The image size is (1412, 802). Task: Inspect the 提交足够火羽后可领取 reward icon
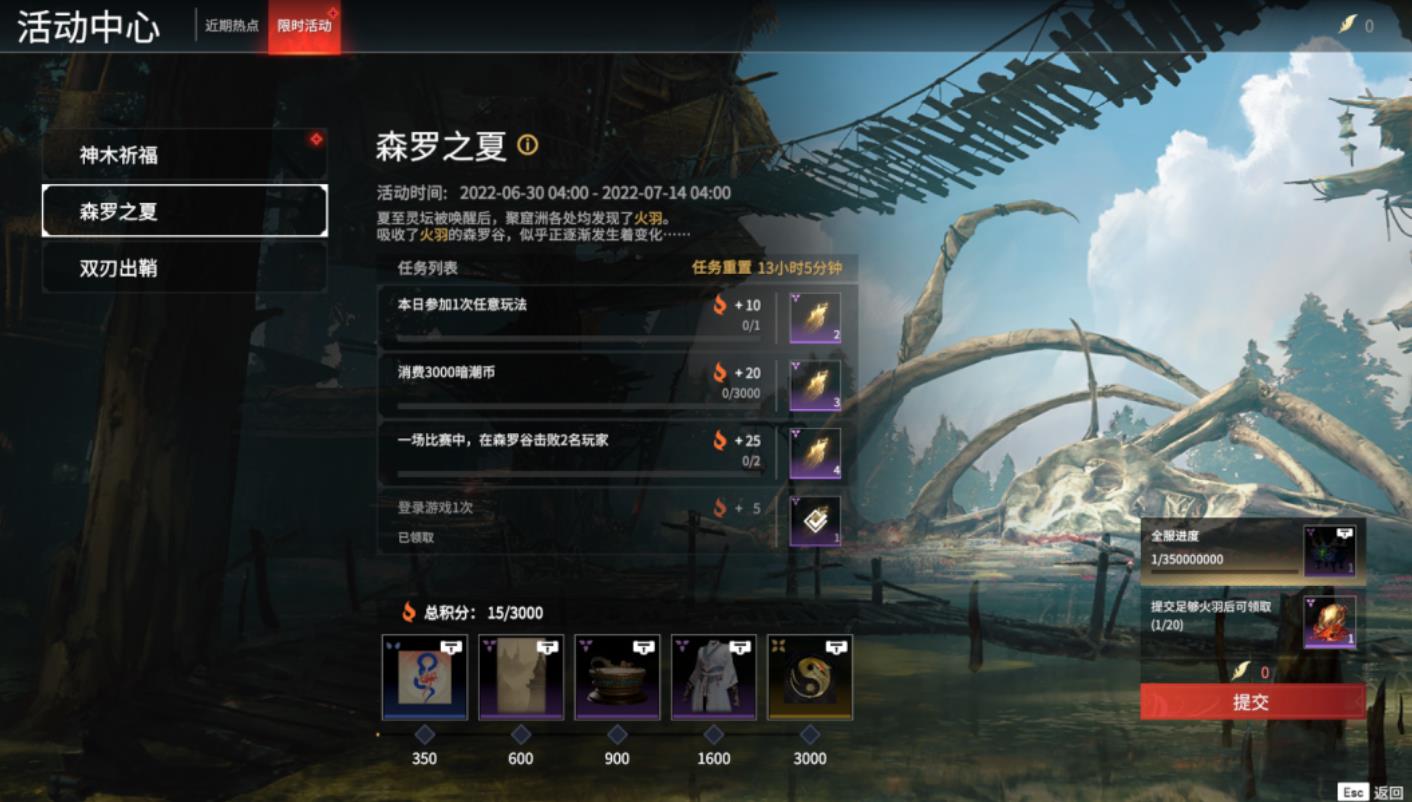tap(1329, 622)
